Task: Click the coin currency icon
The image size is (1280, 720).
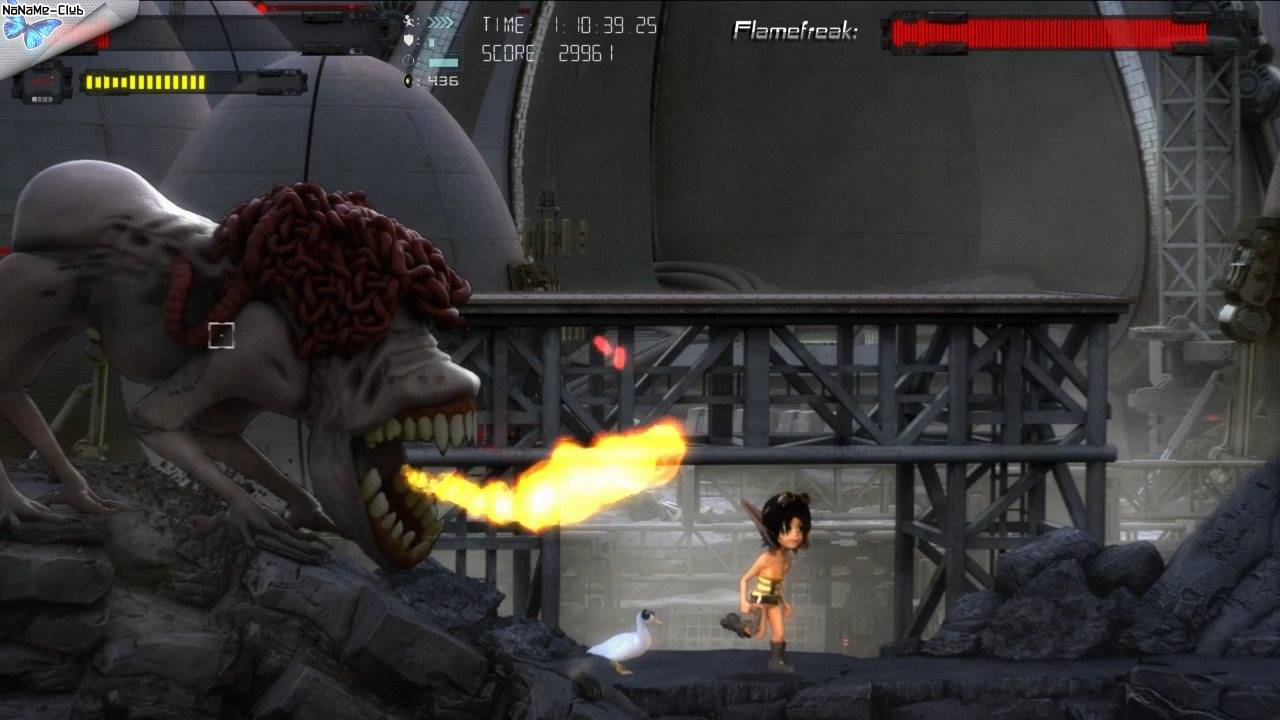Action: click(x=409, y=81)
